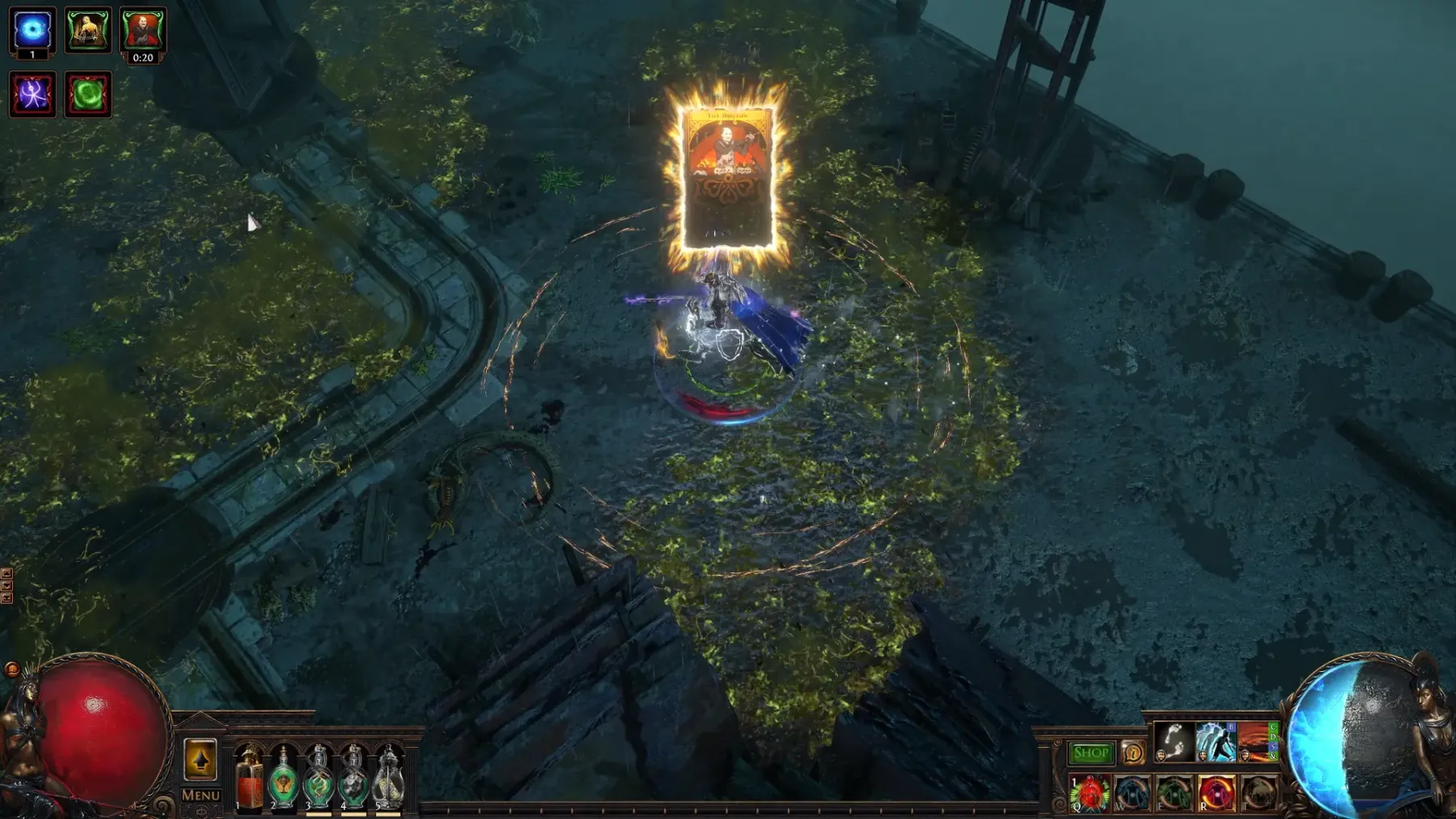Click the green swirl debuff icon

coord(87,95)
